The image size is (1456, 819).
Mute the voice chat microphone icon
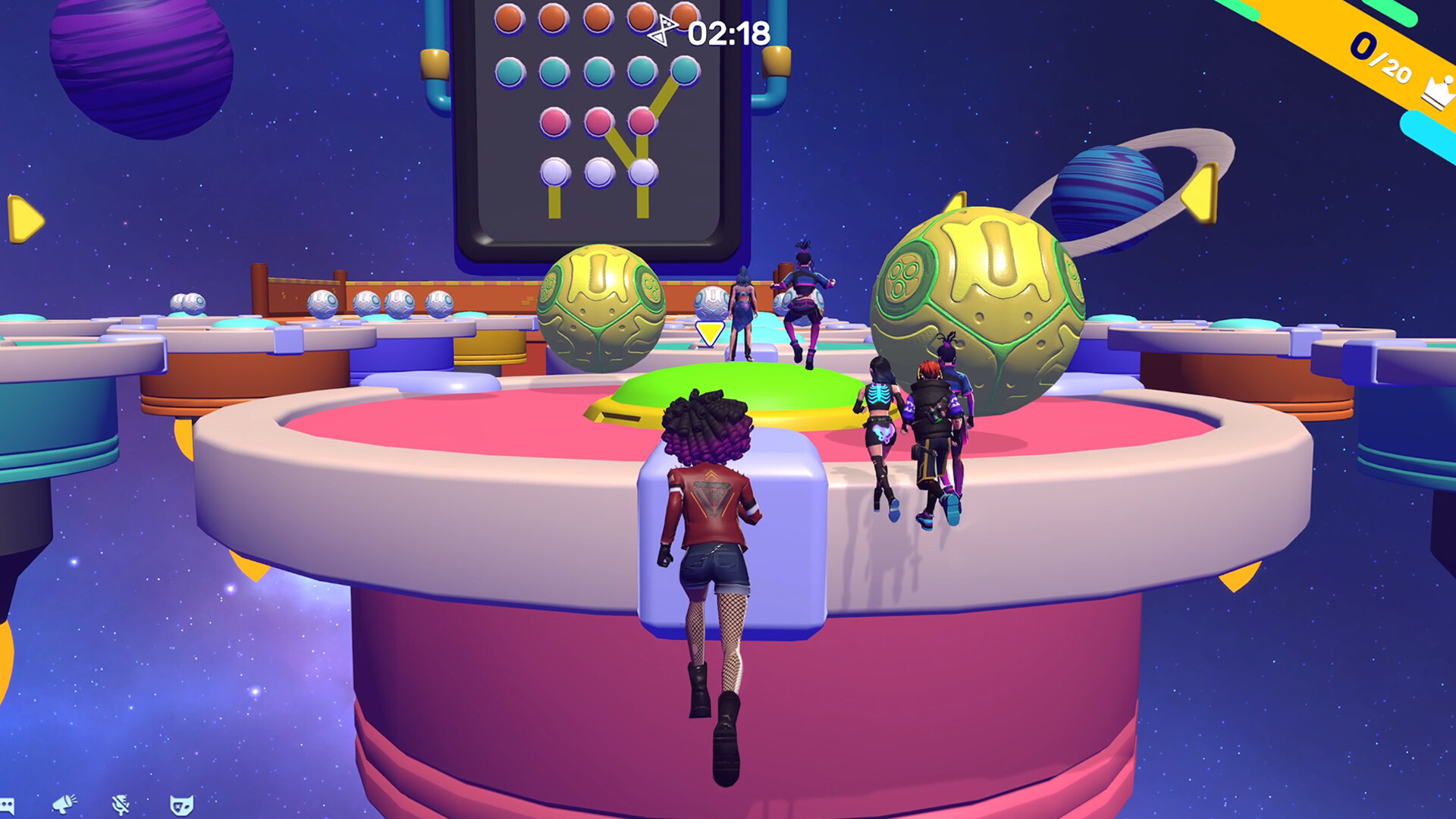pyautogui.click(x=121, y=806)
